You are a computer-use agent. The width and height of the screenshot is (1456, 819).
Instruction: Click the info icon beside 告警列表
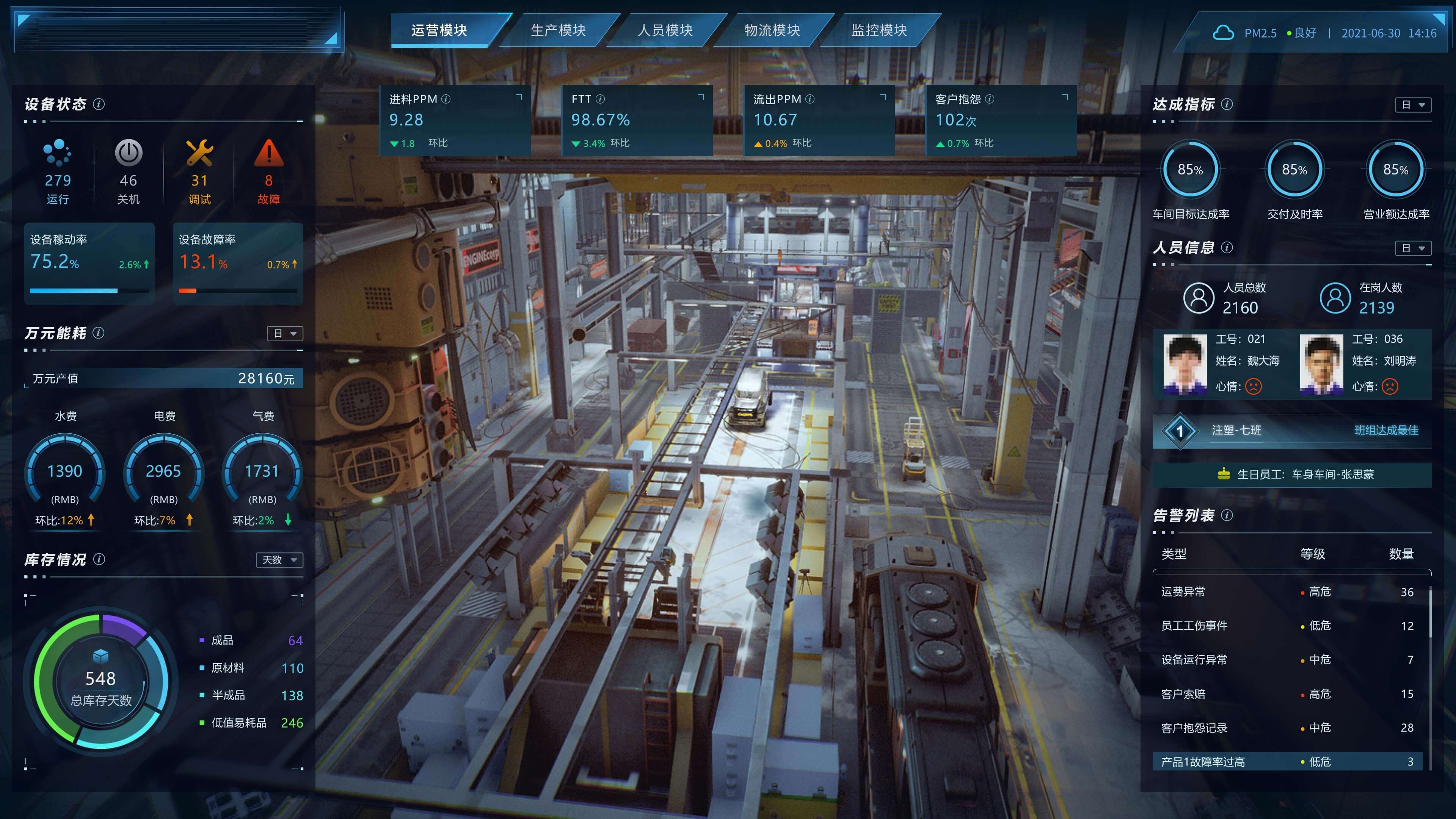(x=1227, y=515)
